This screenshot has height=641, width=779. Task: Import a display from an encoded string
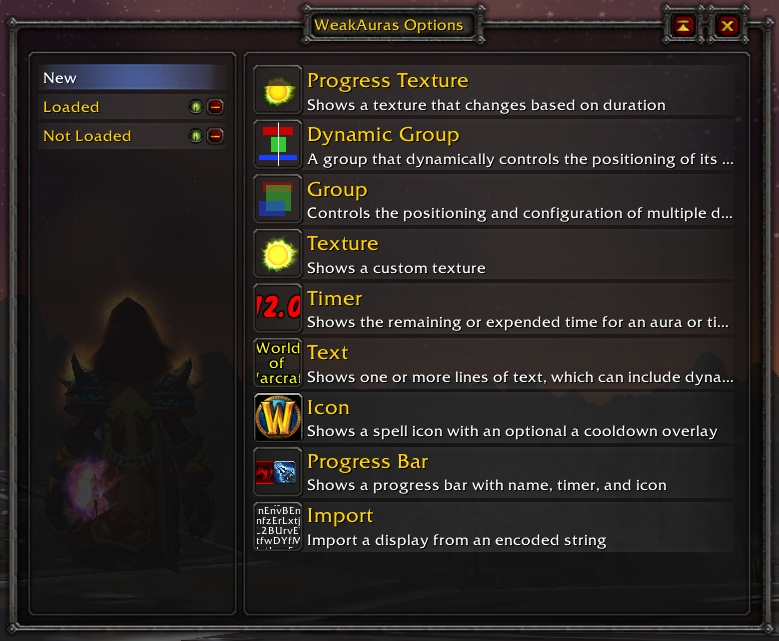point(494,527)
